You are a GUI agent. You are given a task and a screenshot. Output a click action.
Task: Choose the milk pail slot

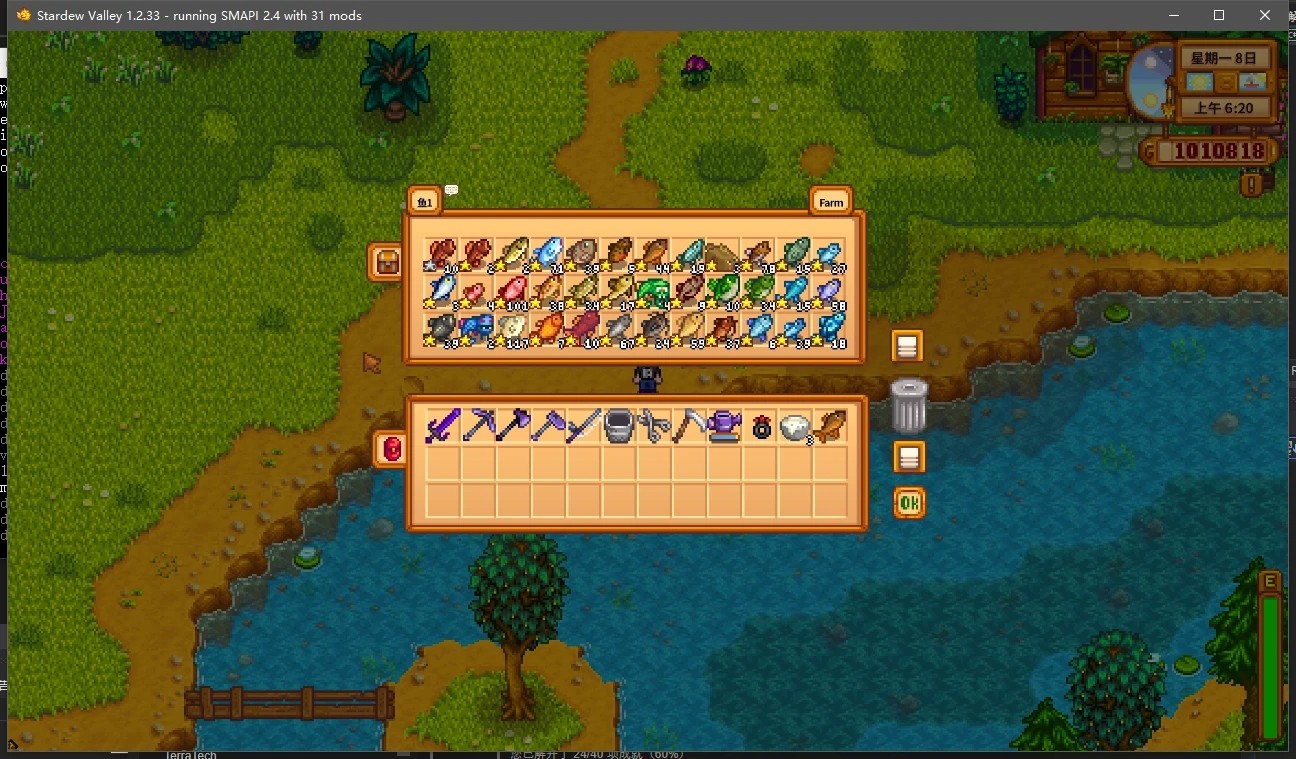(618, 426)
